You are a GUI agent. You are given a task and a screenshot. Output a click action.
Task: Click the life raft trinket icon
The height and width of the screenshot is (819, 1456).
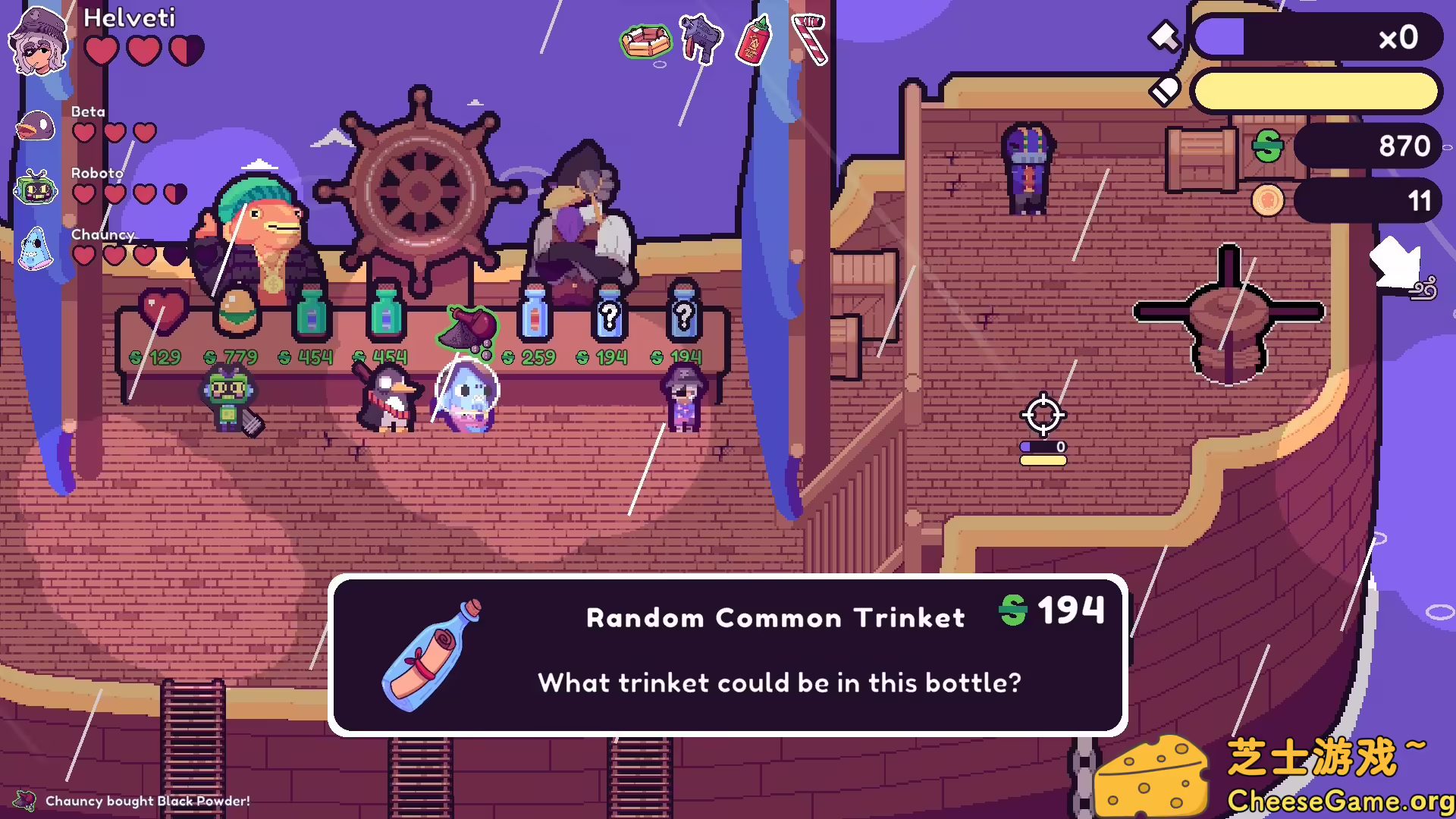(645, 41)
